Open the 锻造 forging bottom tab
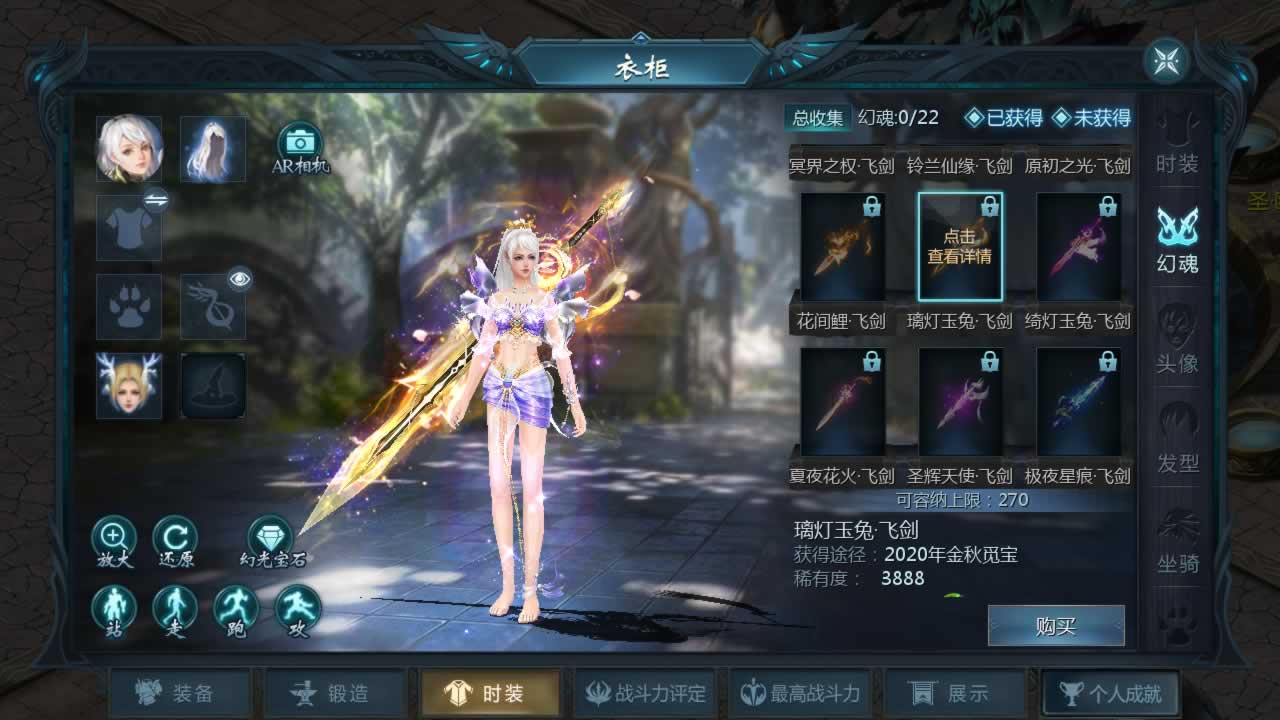This screenshot has height=720, width=1280. point(335,693)
